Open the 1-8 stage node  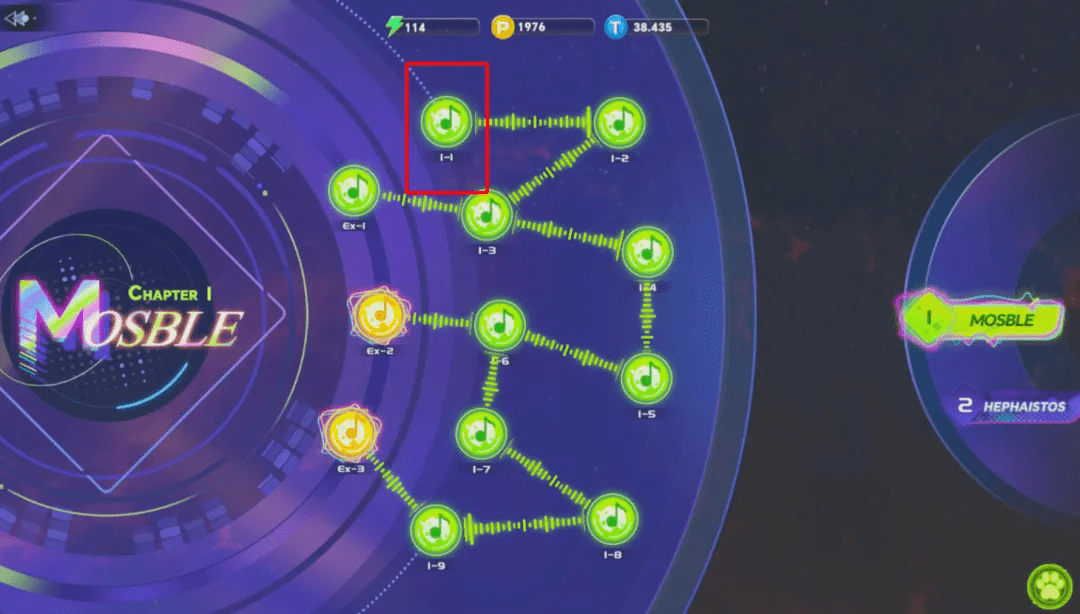click(612, 519)
